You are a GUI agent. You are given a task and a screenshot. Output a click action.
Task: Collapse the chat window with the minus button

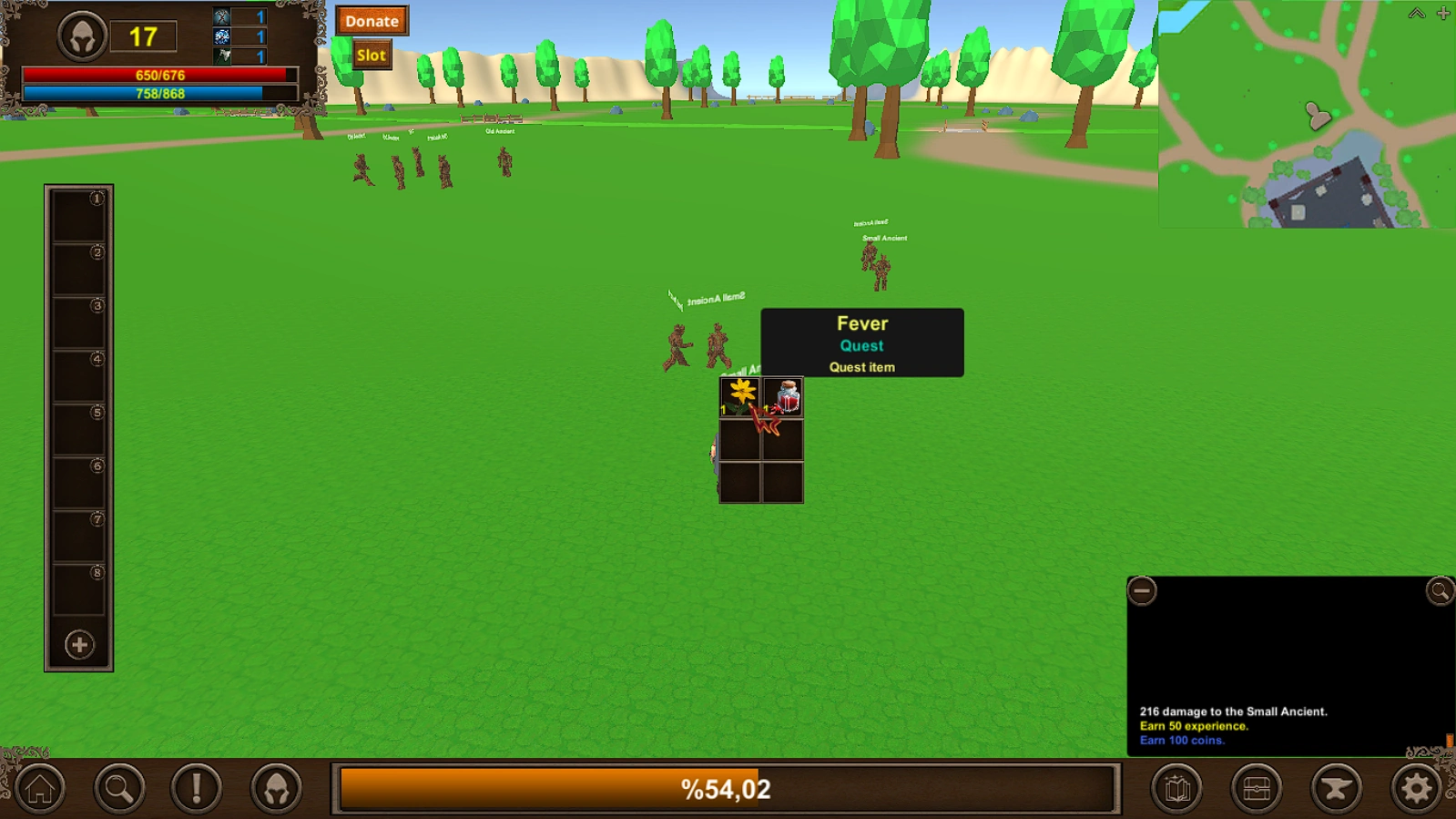(1141, 590)
